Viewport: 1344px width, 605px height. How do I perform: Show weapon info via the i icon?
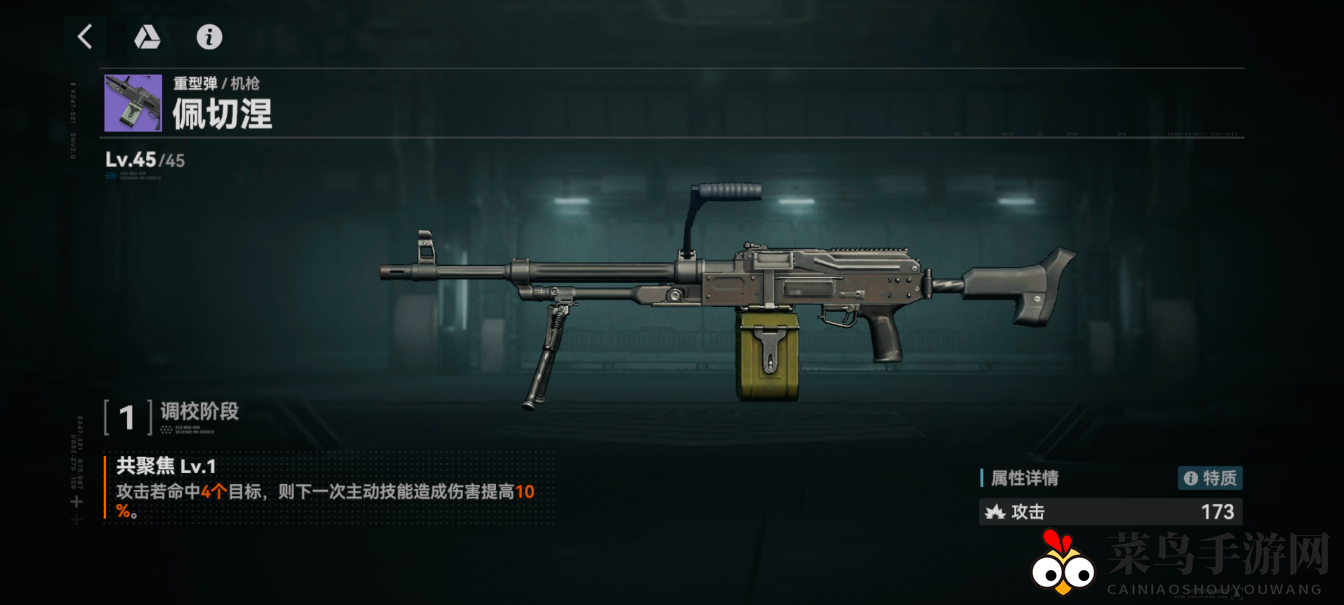click(209, 38)
